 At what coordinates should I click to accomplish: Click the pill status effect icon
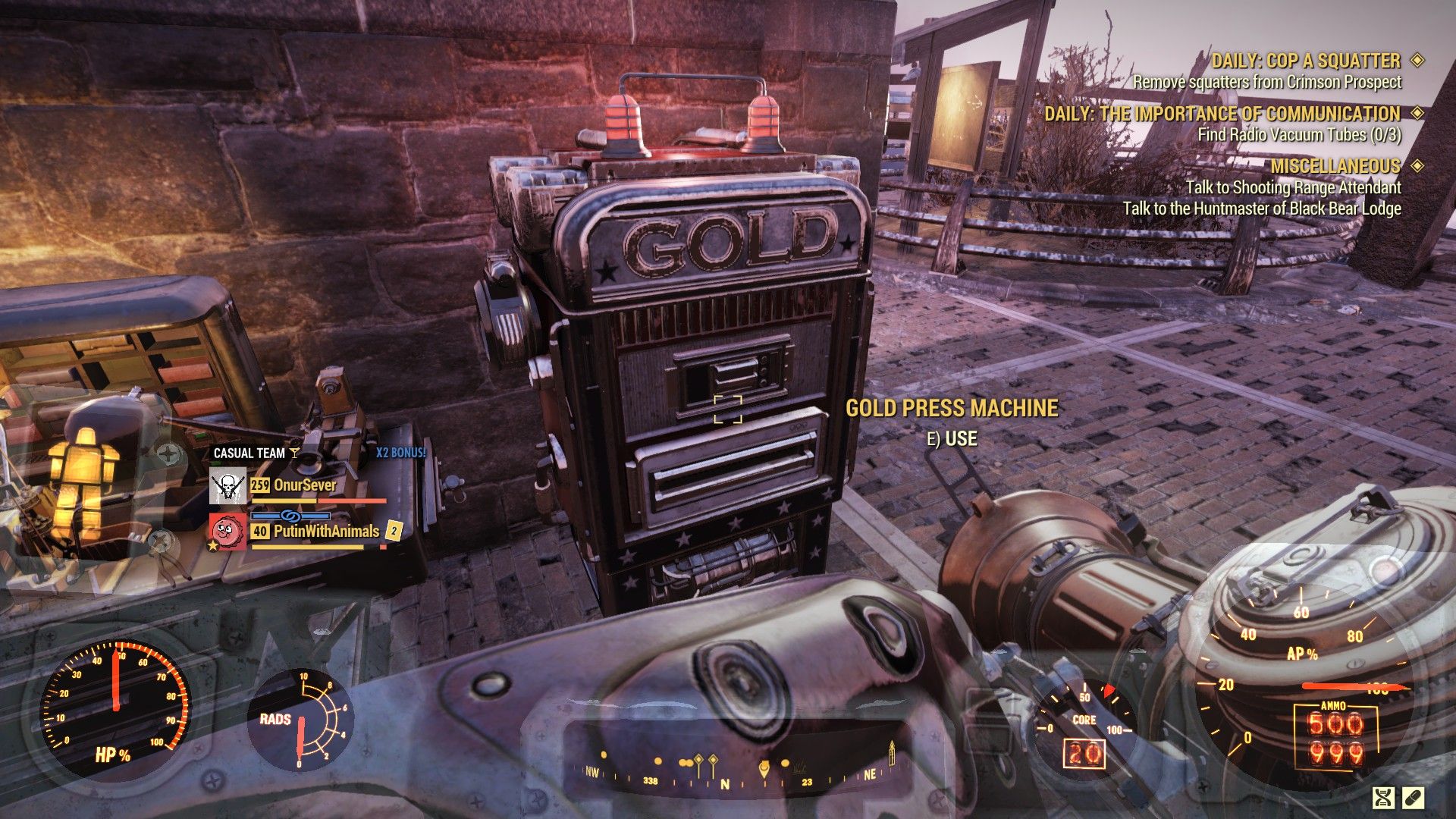pos(1414,797)
